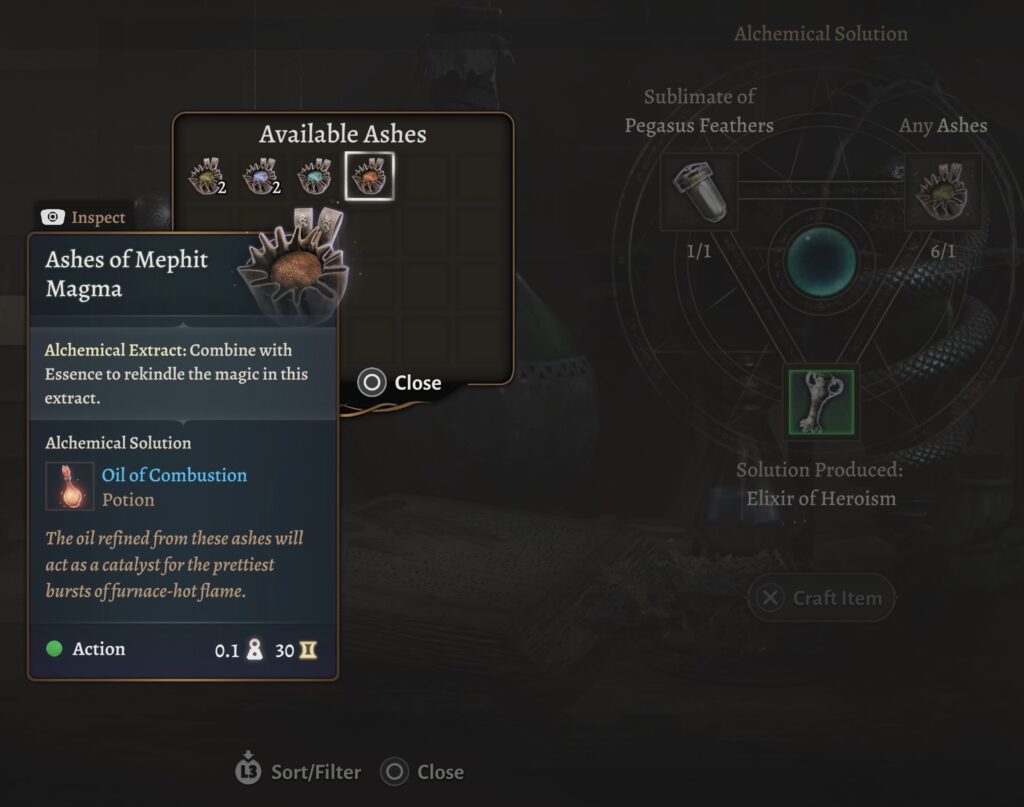The image size is (1024, 807).
Task: Open the Any Ashes ingredient slot
Action: [943, 192]
